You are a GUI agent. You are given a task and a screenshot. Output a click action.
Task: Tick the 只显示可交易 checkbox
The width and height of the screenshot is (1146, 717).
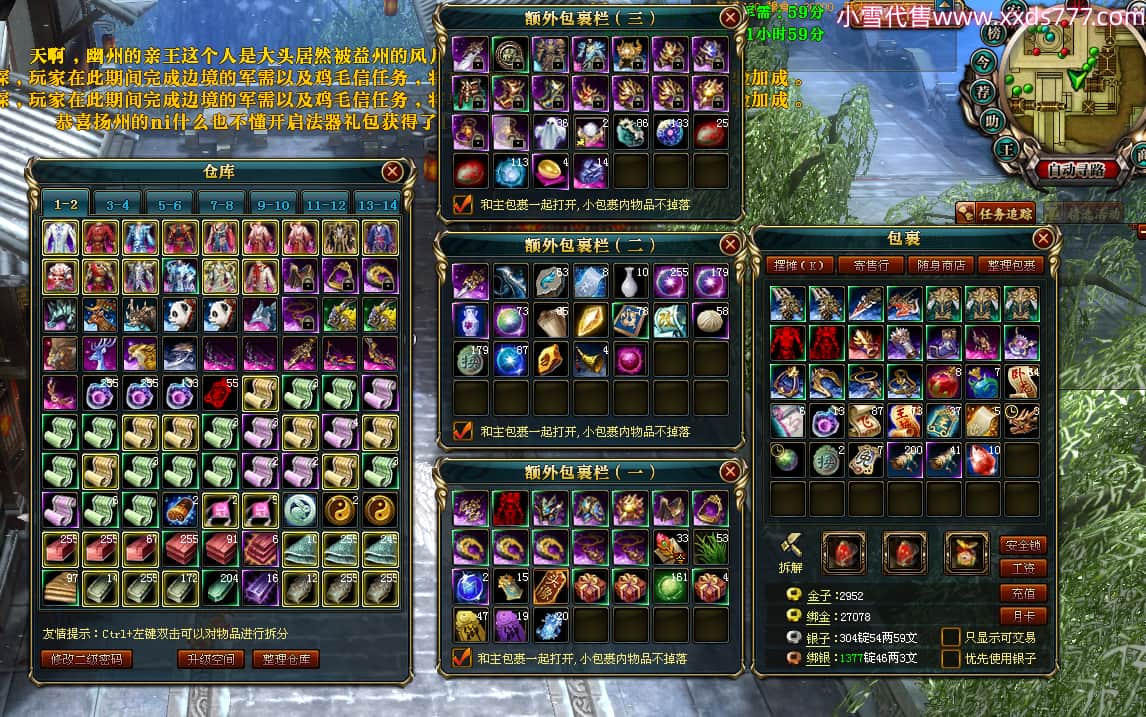(x=950, y=637)
